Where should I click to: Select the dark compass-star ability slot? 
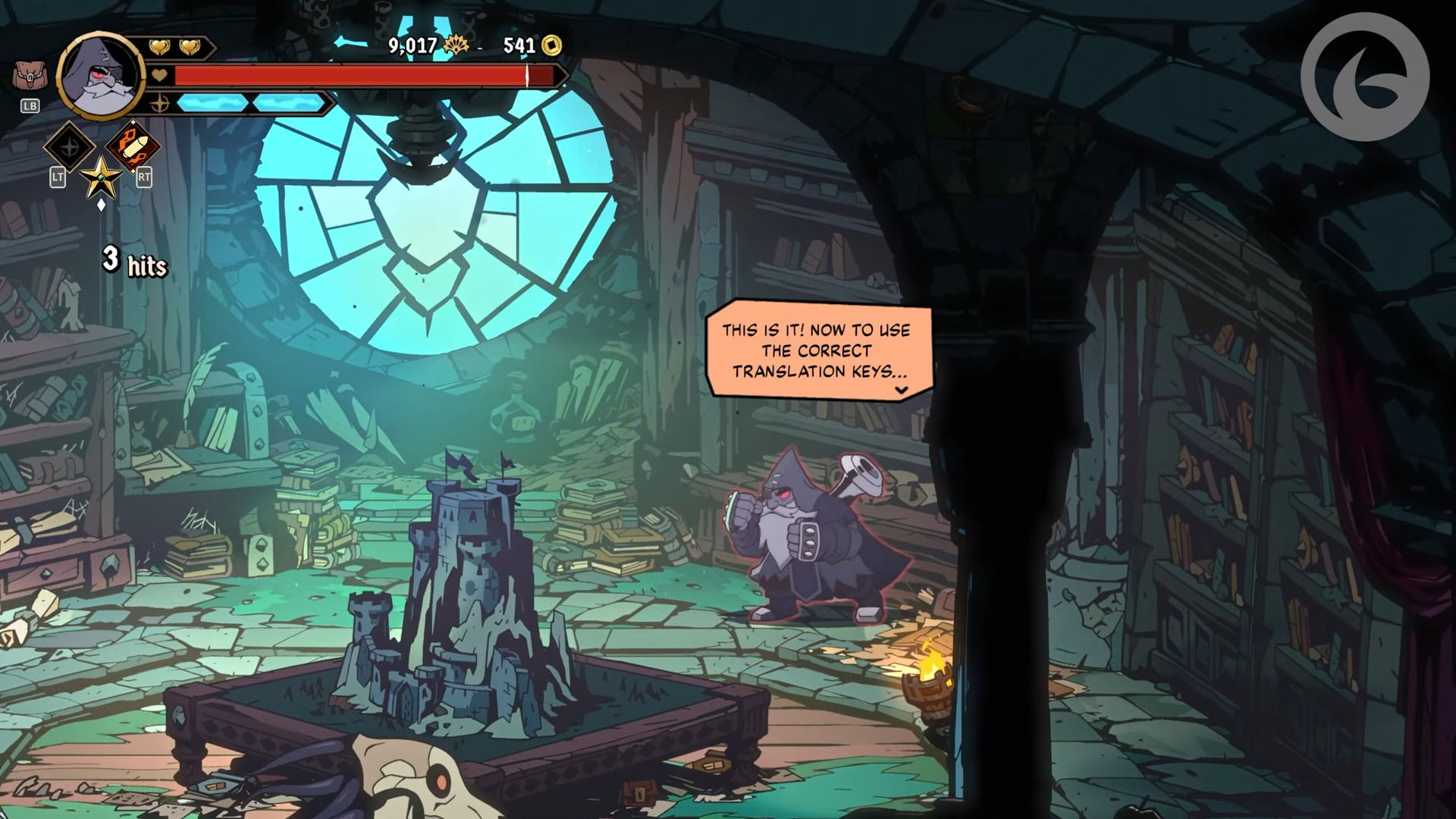tap(70, 146)
